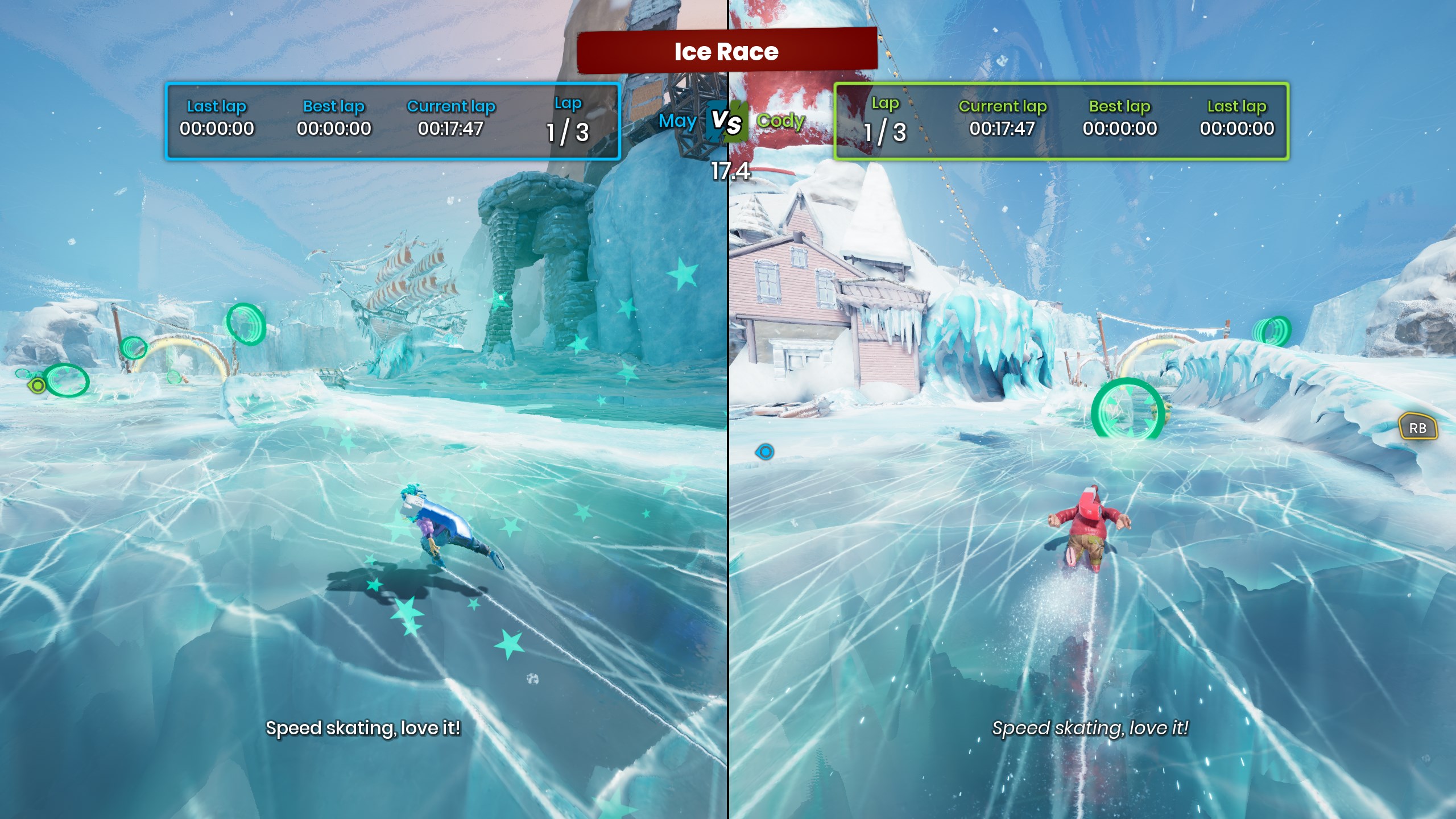
Task: Click Cody's green location marker
Action: pos(38,386)
